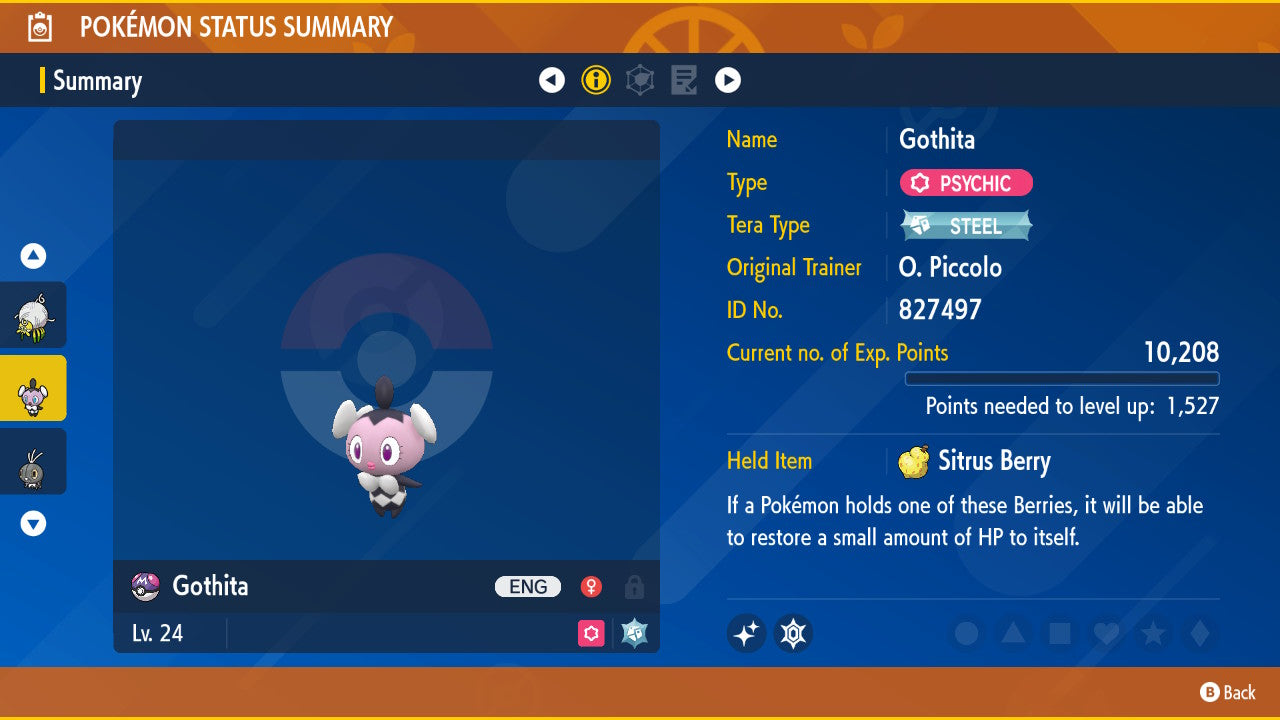Toggle the heart marking

pos(1105,633)
